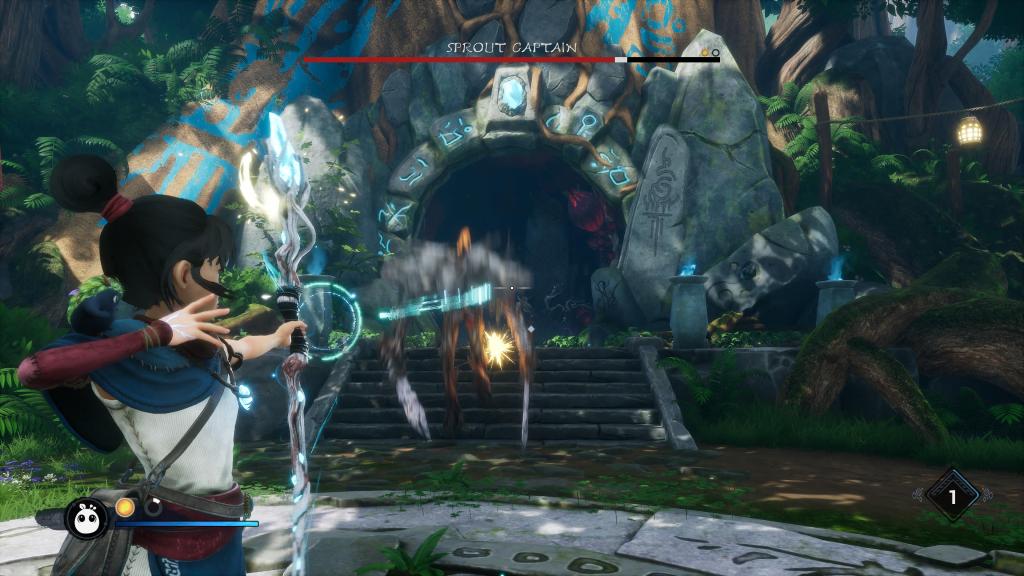This screenshot has width=1024, height=576.
Task: Select the glowing orange Rot courage orb
Action: (125, 507)
